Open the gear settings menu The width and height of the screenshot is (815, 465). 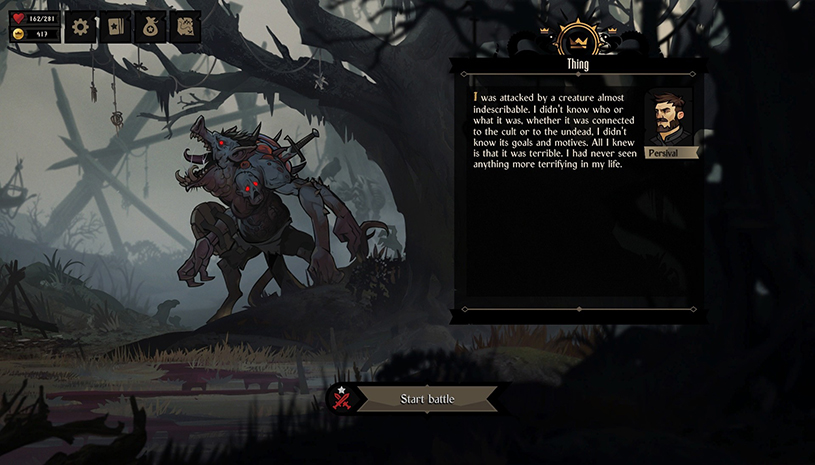click(x=81, y=27)
